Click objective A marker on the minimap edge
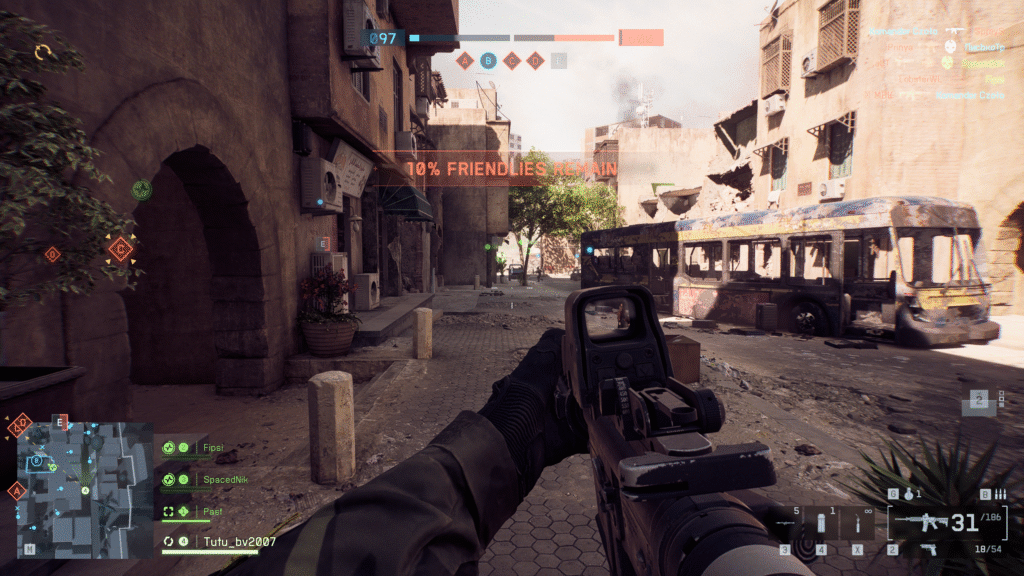Screen dimensions: 1024x576 click(x=16, y=491)
